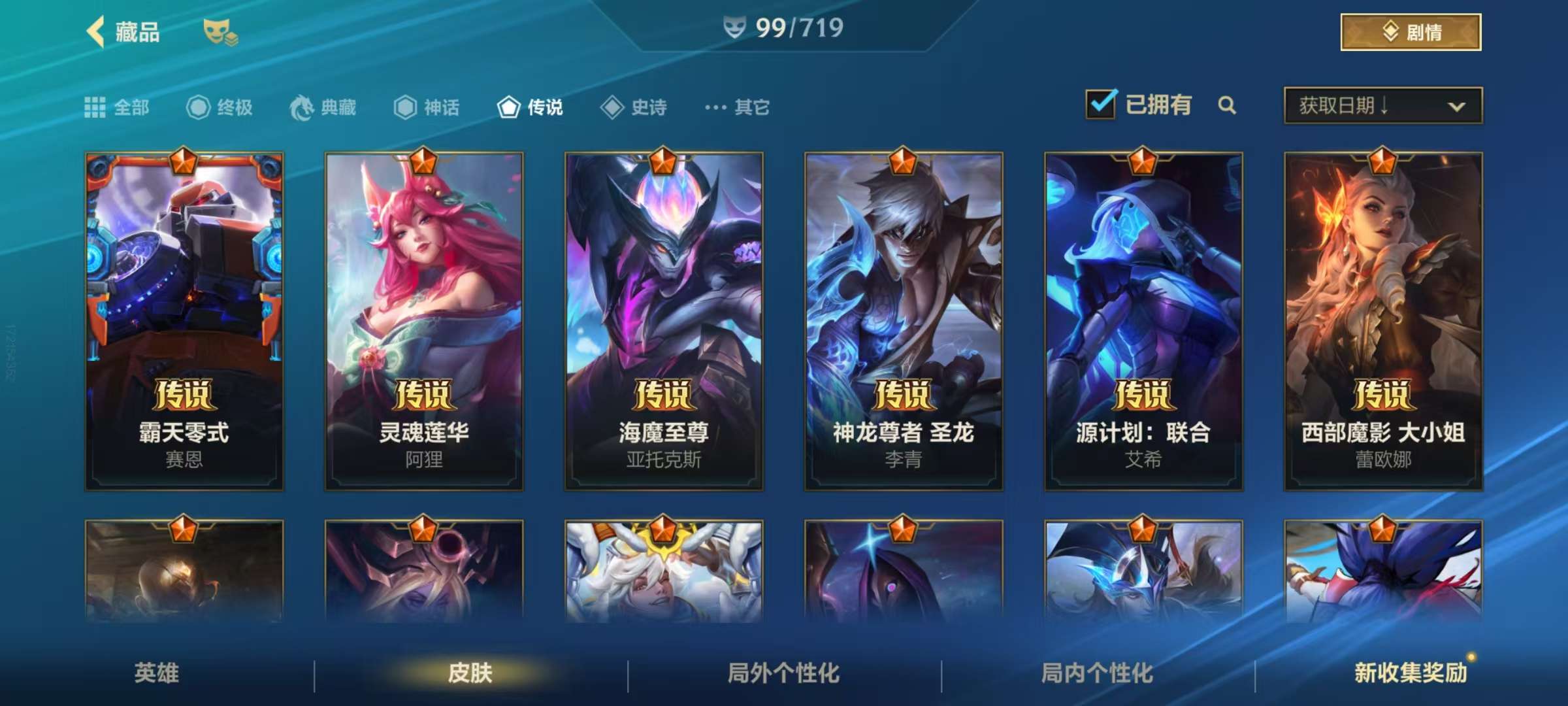The height and width of the screenshot is (706, 1568).
Task: Open the masks stack icon beside 藏品
Action: (x=220, y=32)
